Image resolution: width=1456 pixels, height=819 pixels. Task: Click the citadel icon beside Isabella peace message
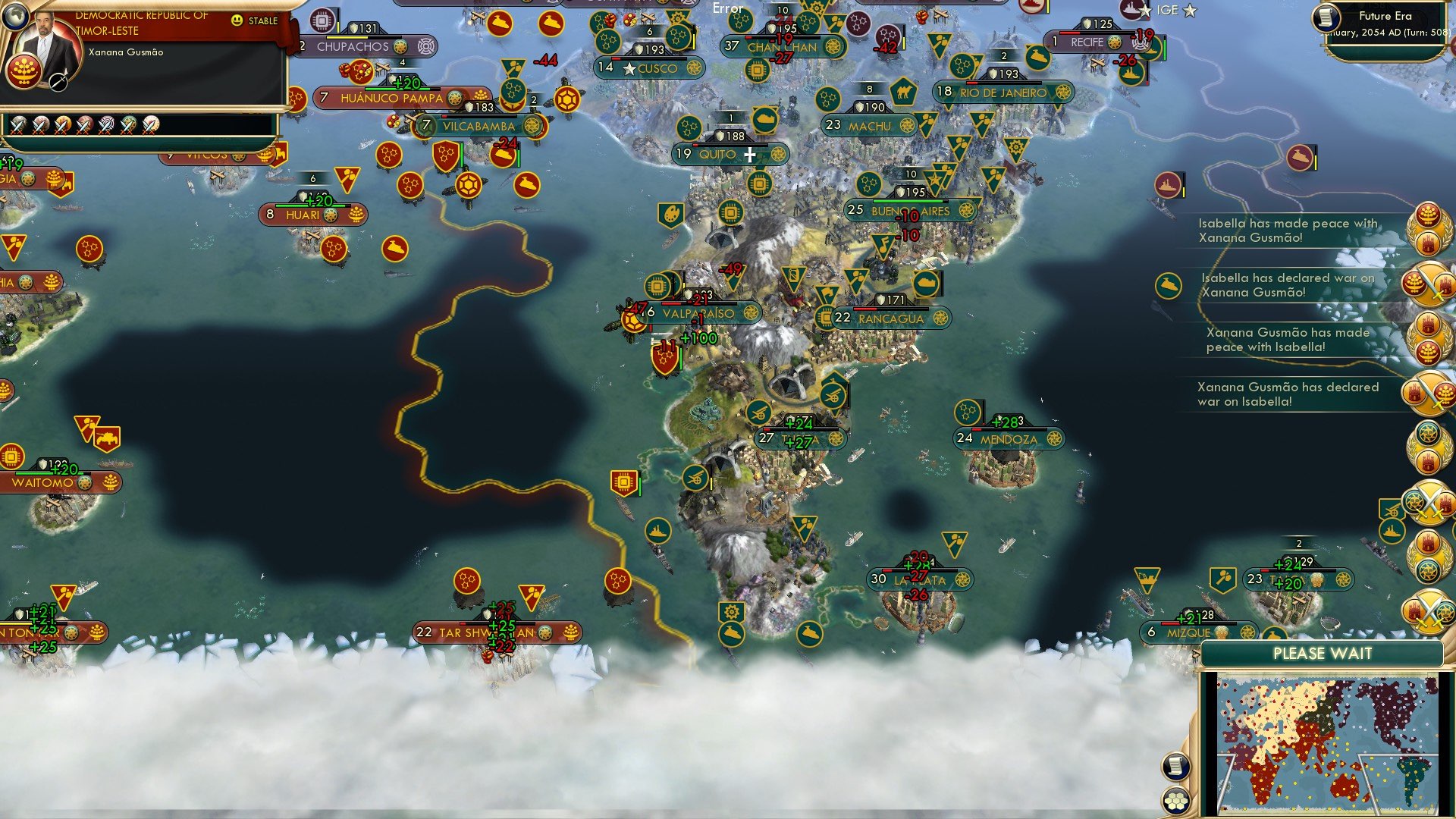(x=1169, y=286)
